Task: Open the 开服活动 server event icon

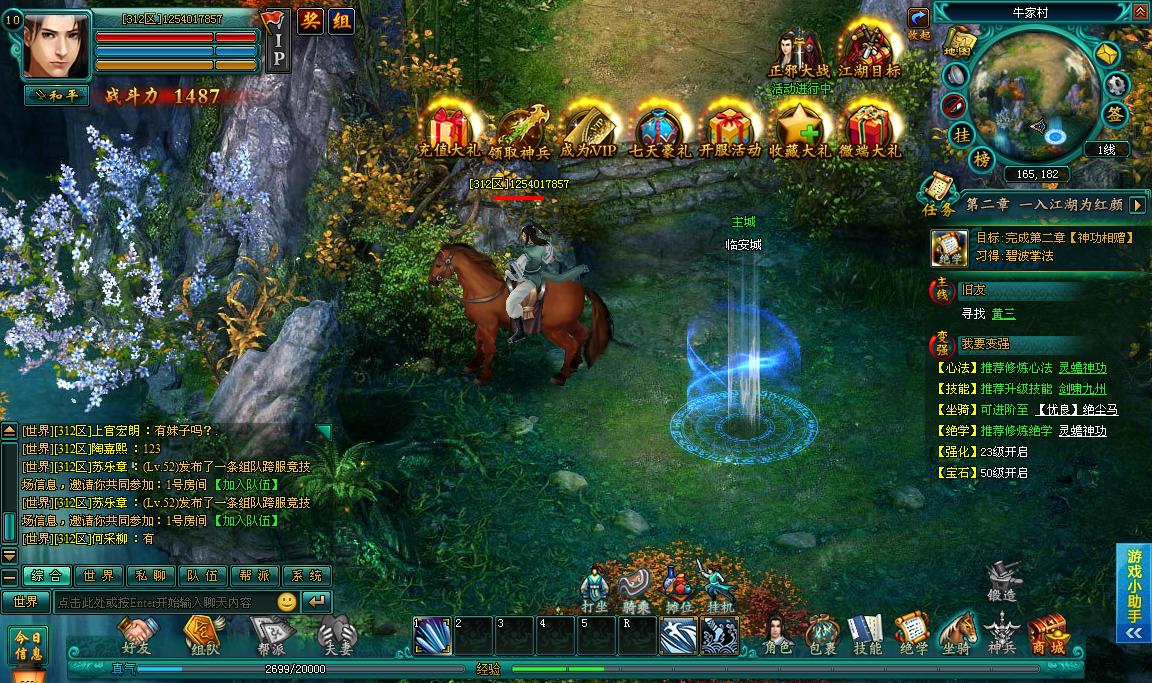Action: [730, 130]
